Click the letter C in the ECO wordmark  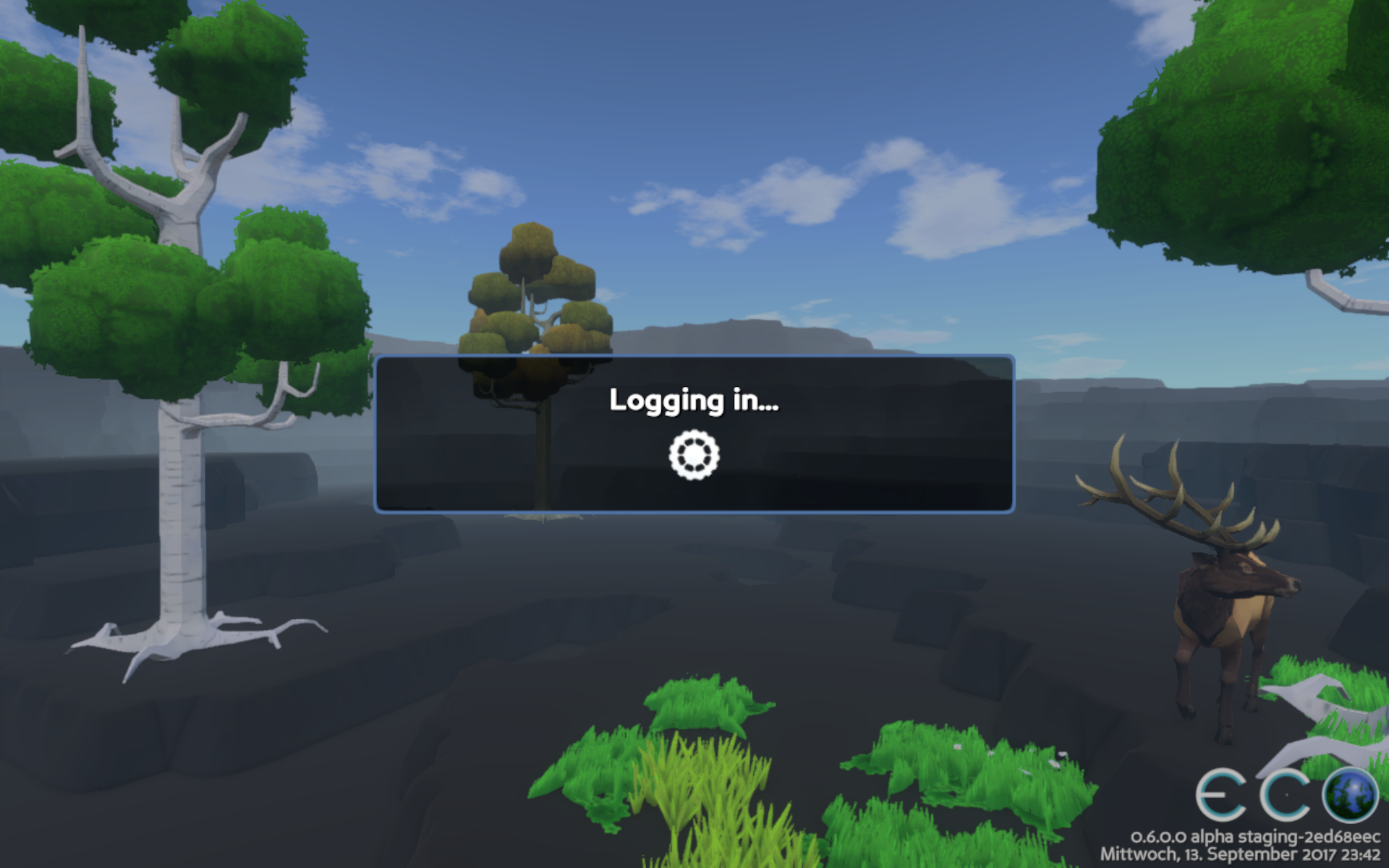tap(1284, 793)
